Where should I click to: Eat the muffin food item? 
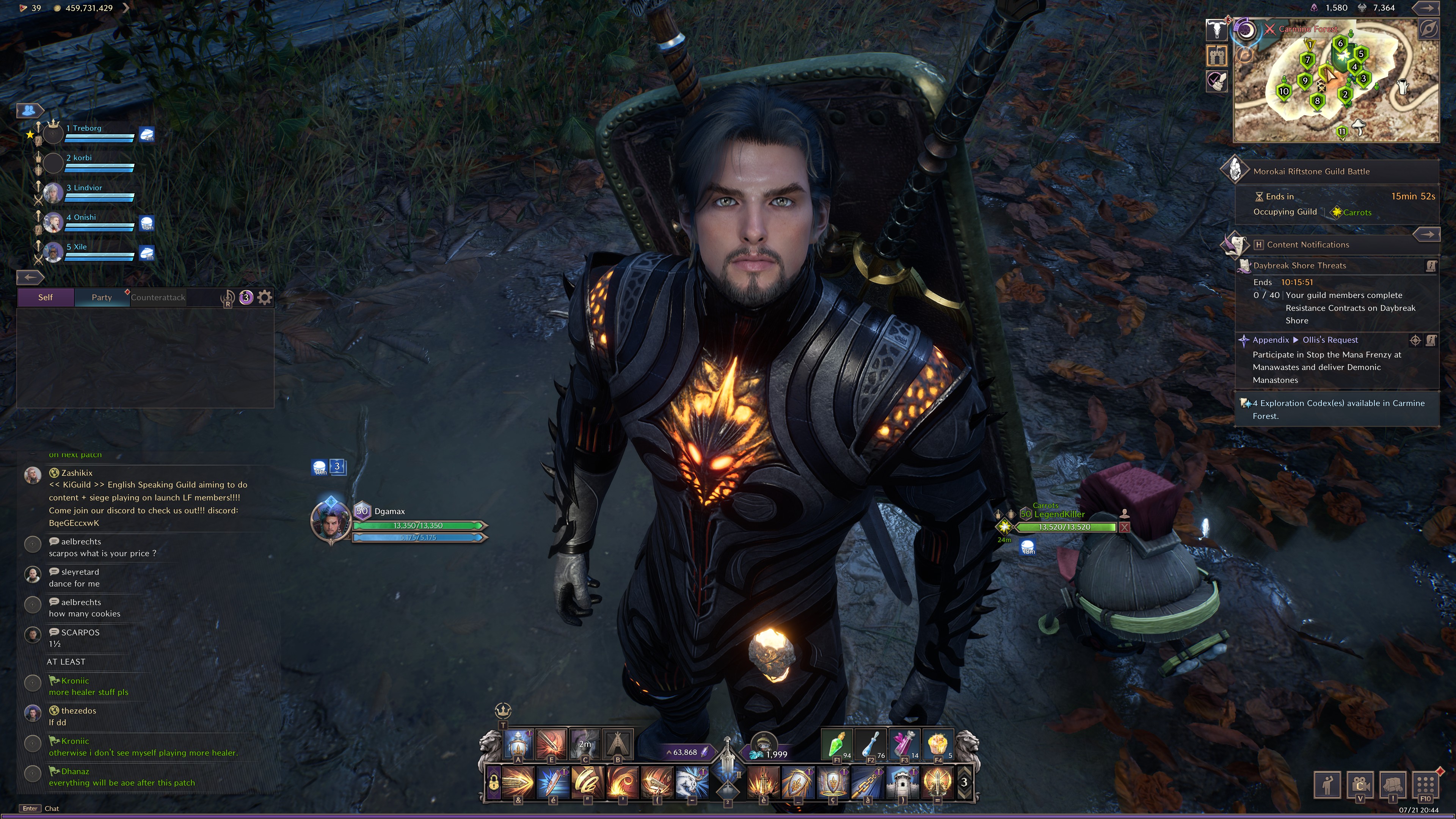938,745
